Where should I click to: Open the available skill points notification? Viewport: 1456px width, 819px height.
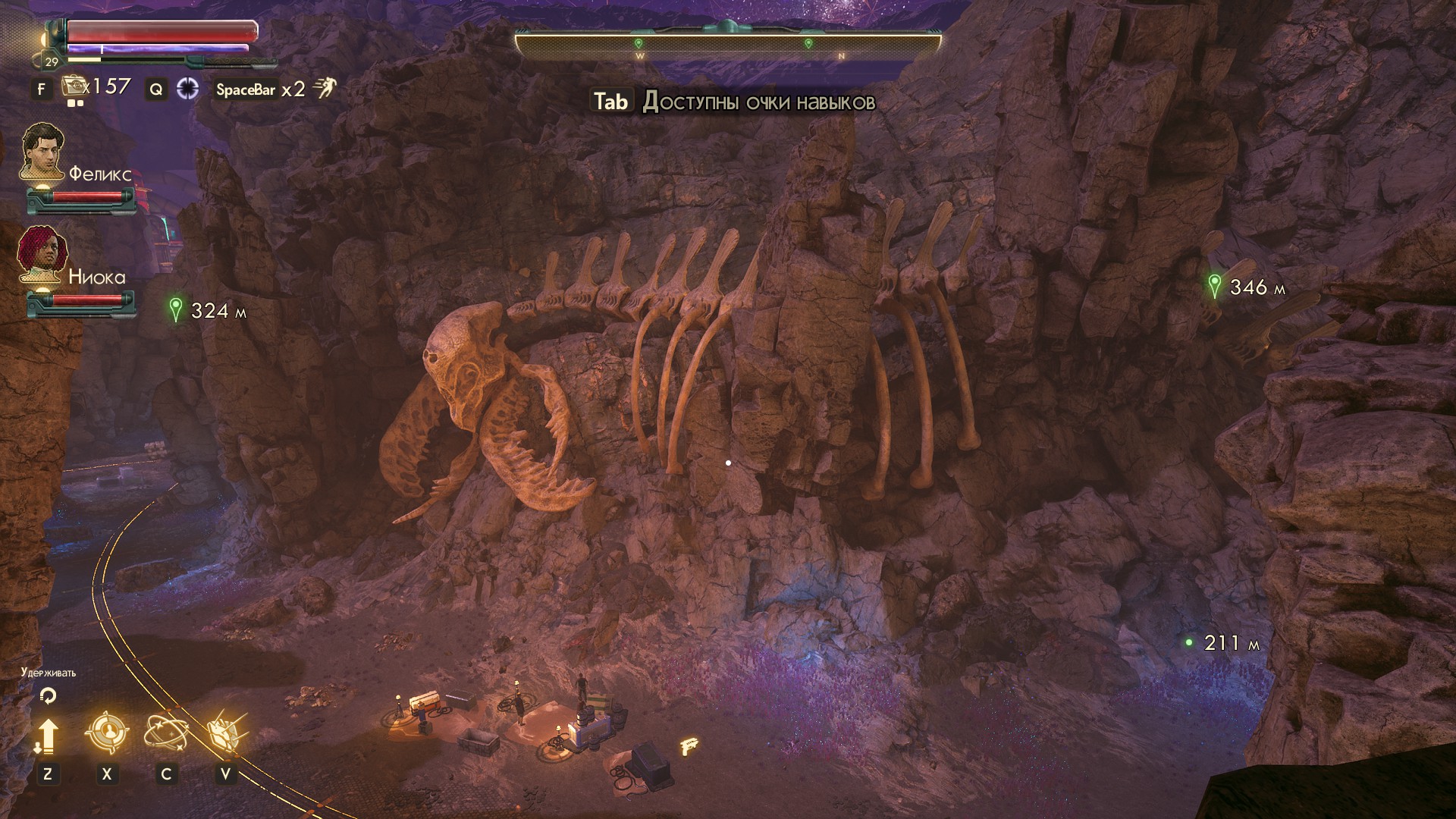(x=733, y=102)
